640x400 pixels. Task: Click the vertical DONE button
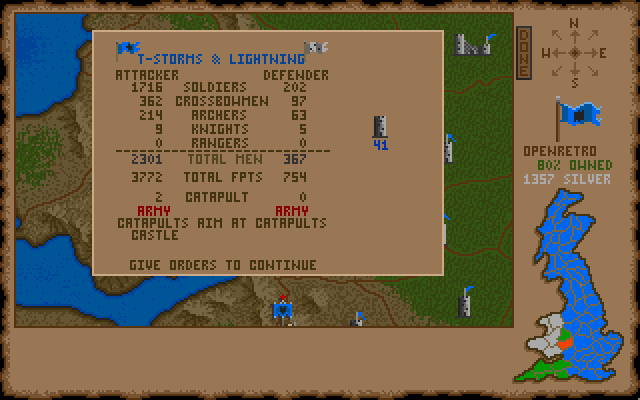[523, 53]
